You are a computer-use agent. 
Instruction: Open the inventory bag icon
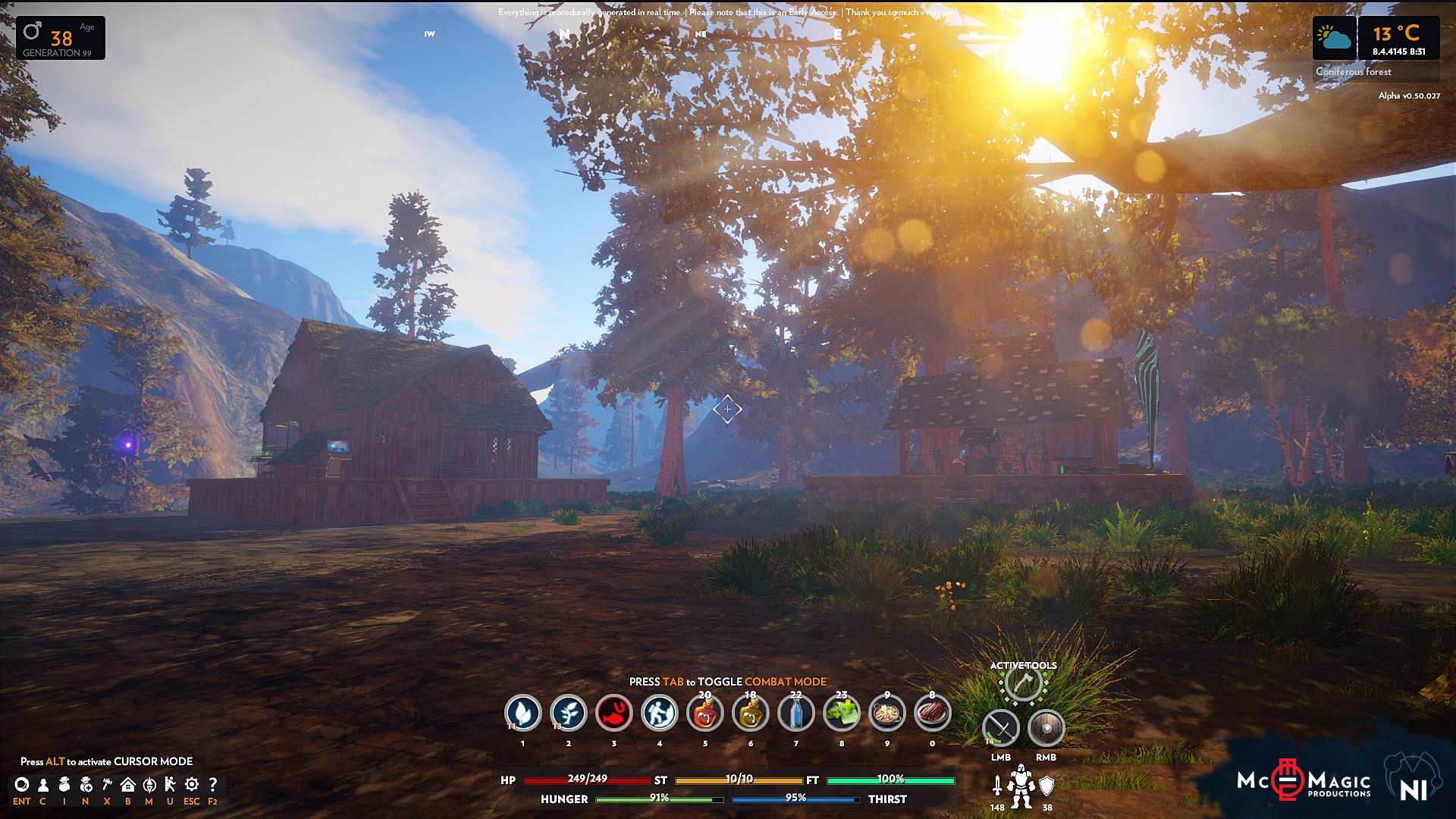pyautogui.click(x=64, y=785)
